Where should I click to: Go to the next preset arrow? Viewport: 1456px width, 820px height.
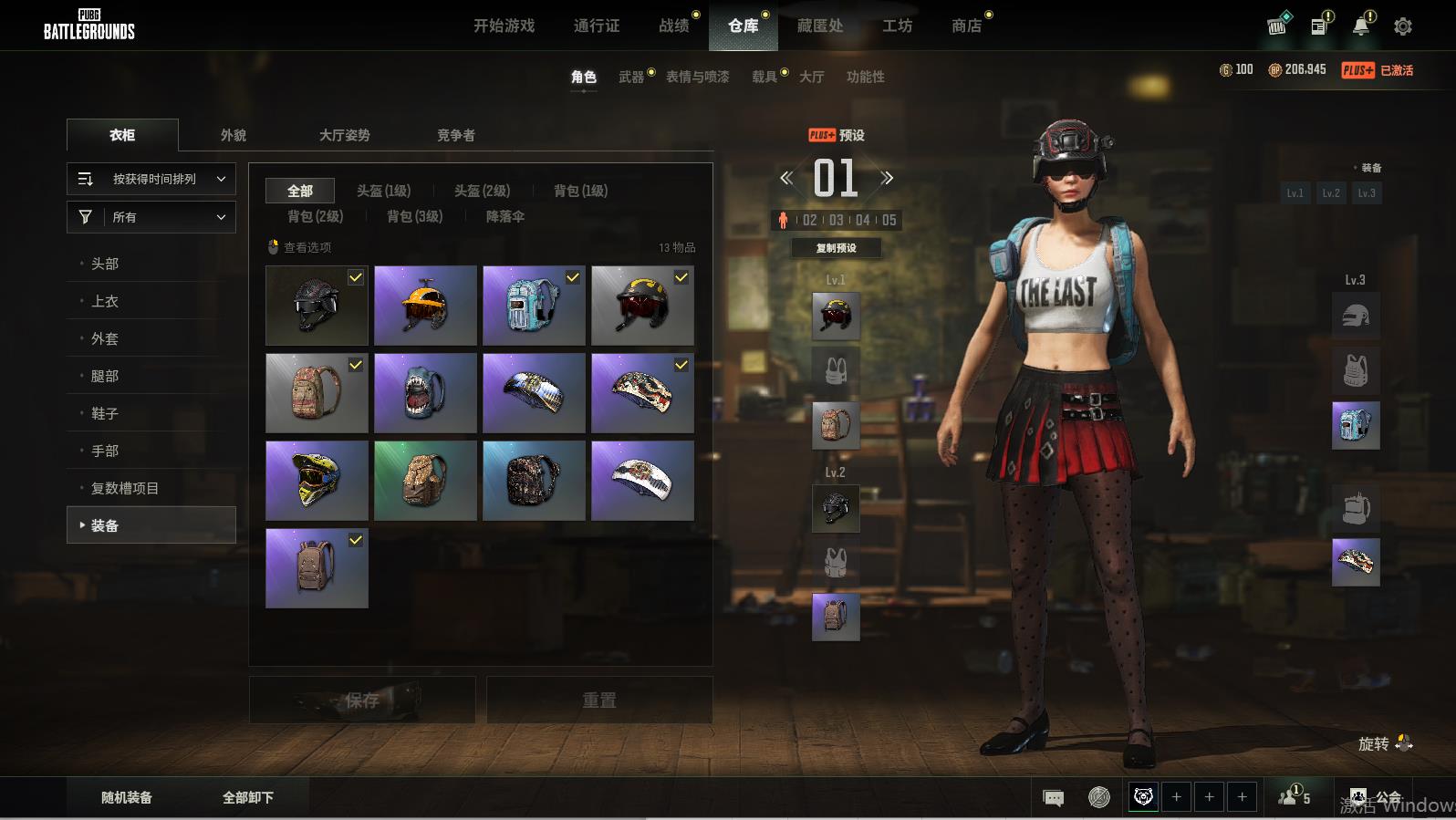pyautogui.click(x=887, y=178)
